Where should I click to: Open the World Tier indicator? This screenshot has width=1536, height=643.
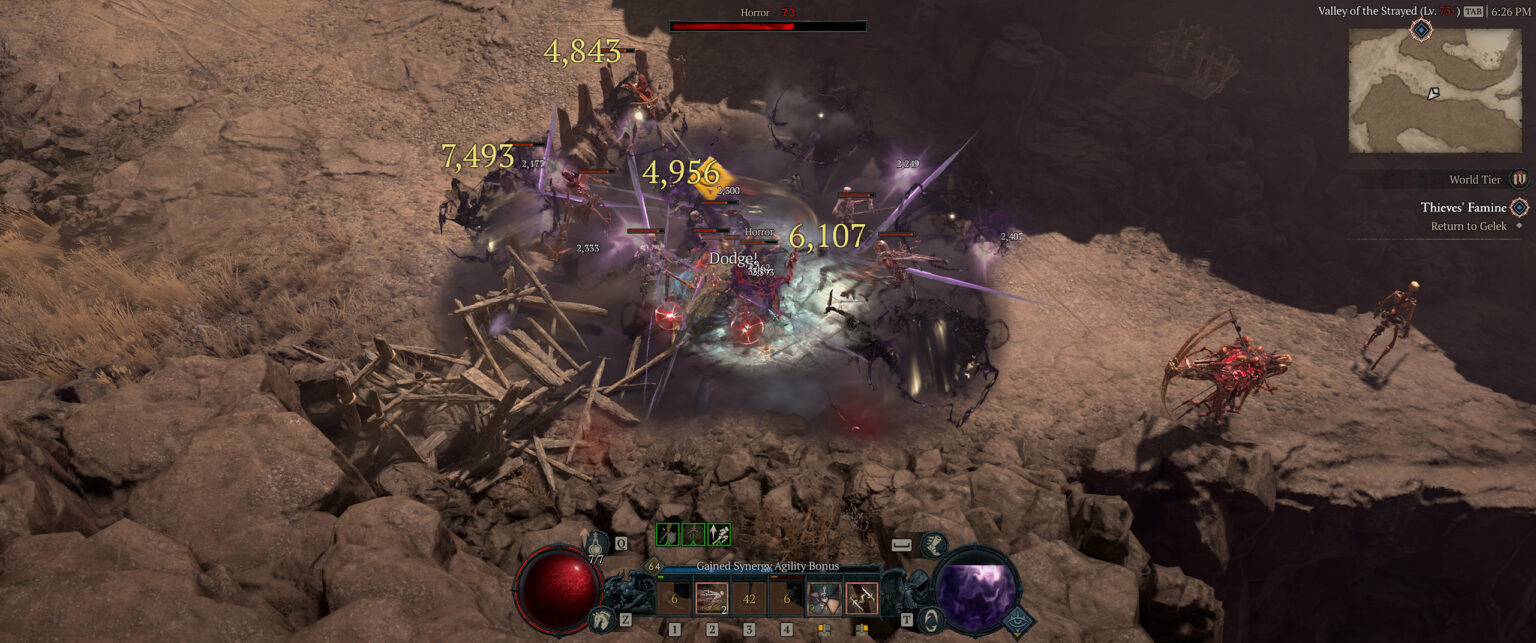1519,179
